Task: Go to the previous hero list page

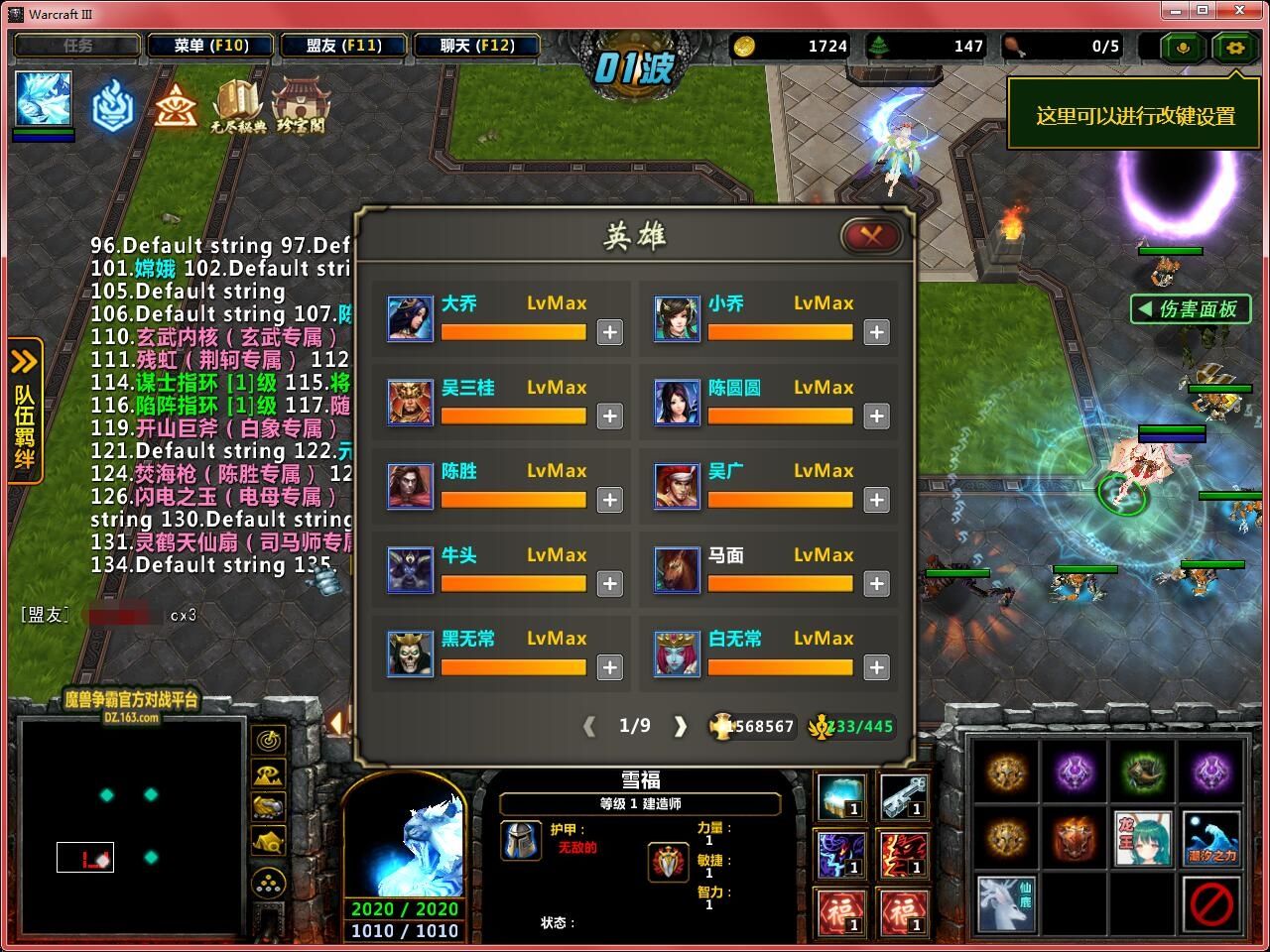Action: tap(589, 727)
